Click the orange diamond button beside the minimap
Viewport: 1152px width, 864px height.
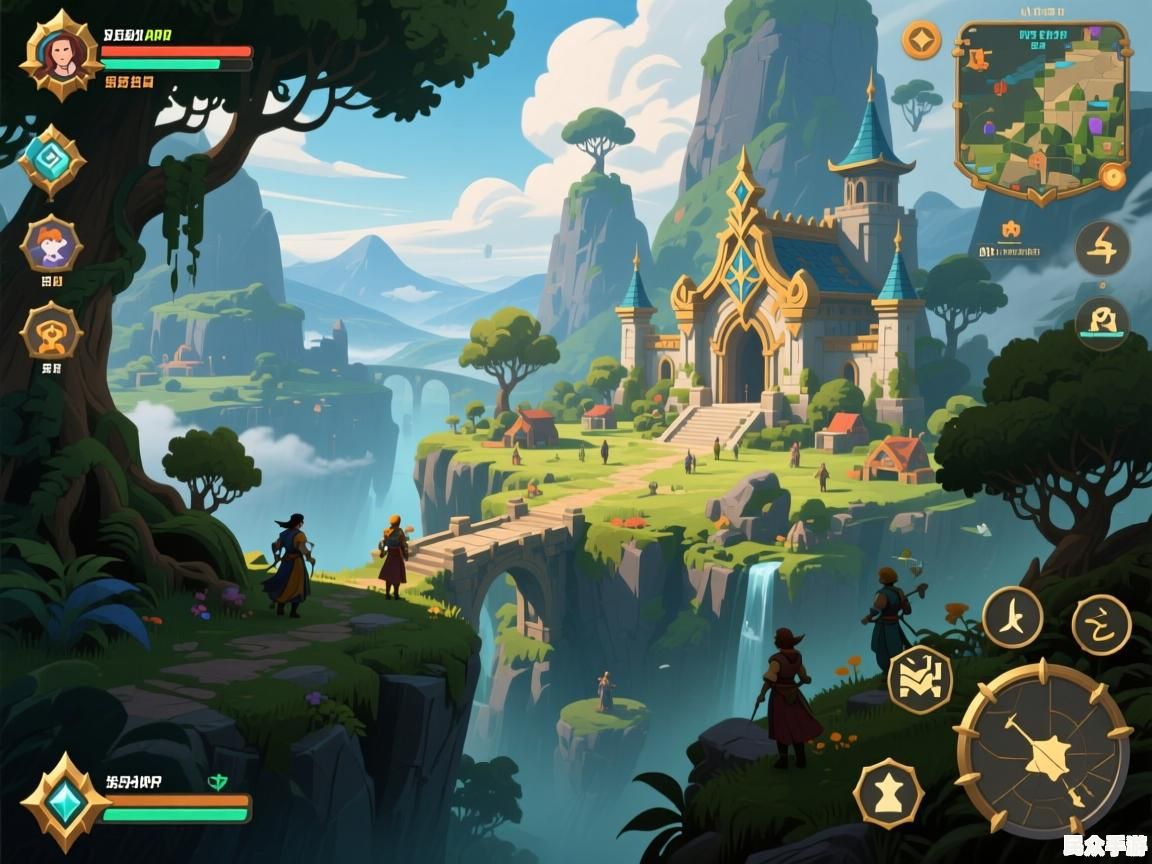click(921, 40)
